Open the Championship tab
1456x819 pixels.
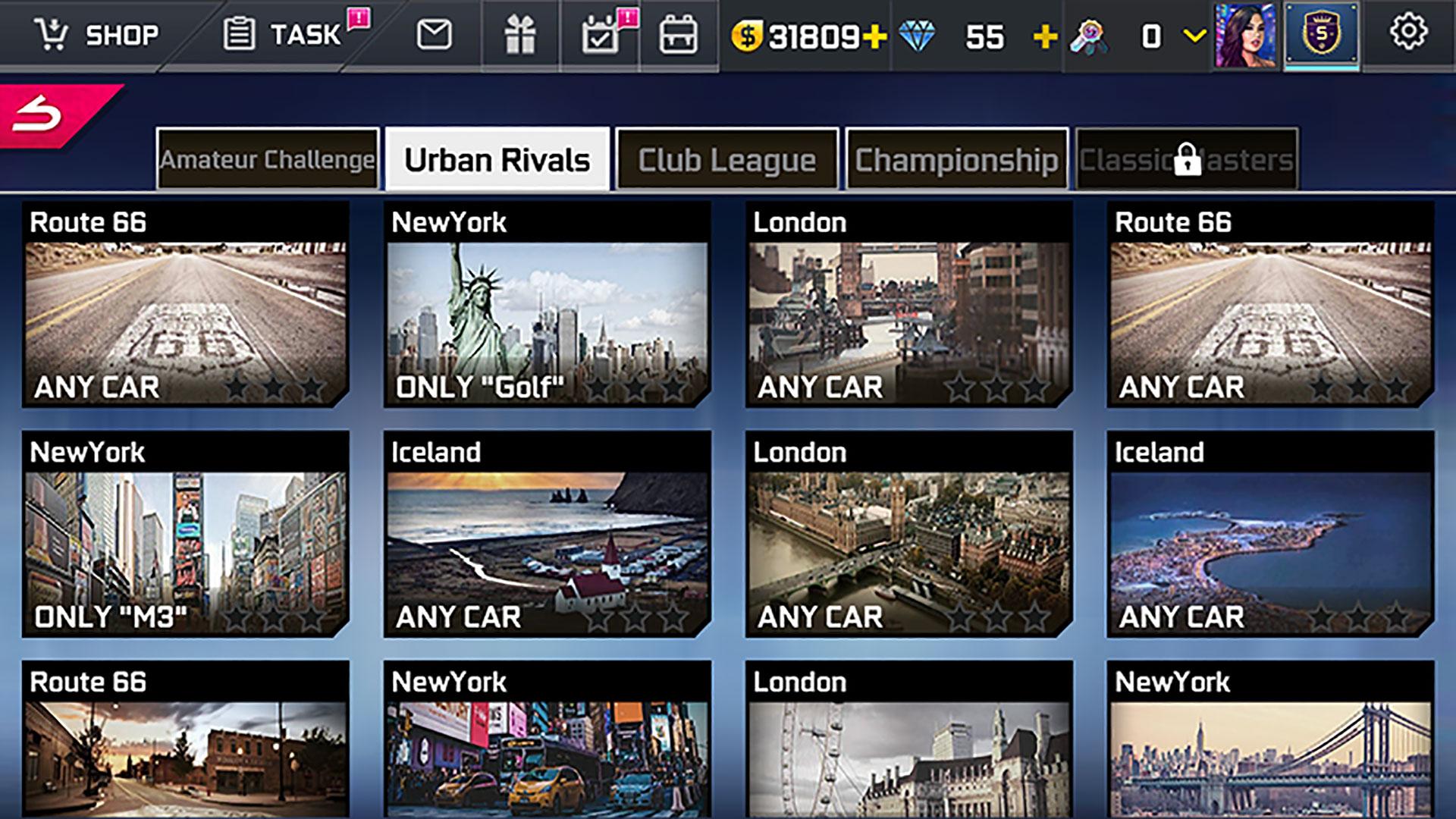[x=955, y=158]
